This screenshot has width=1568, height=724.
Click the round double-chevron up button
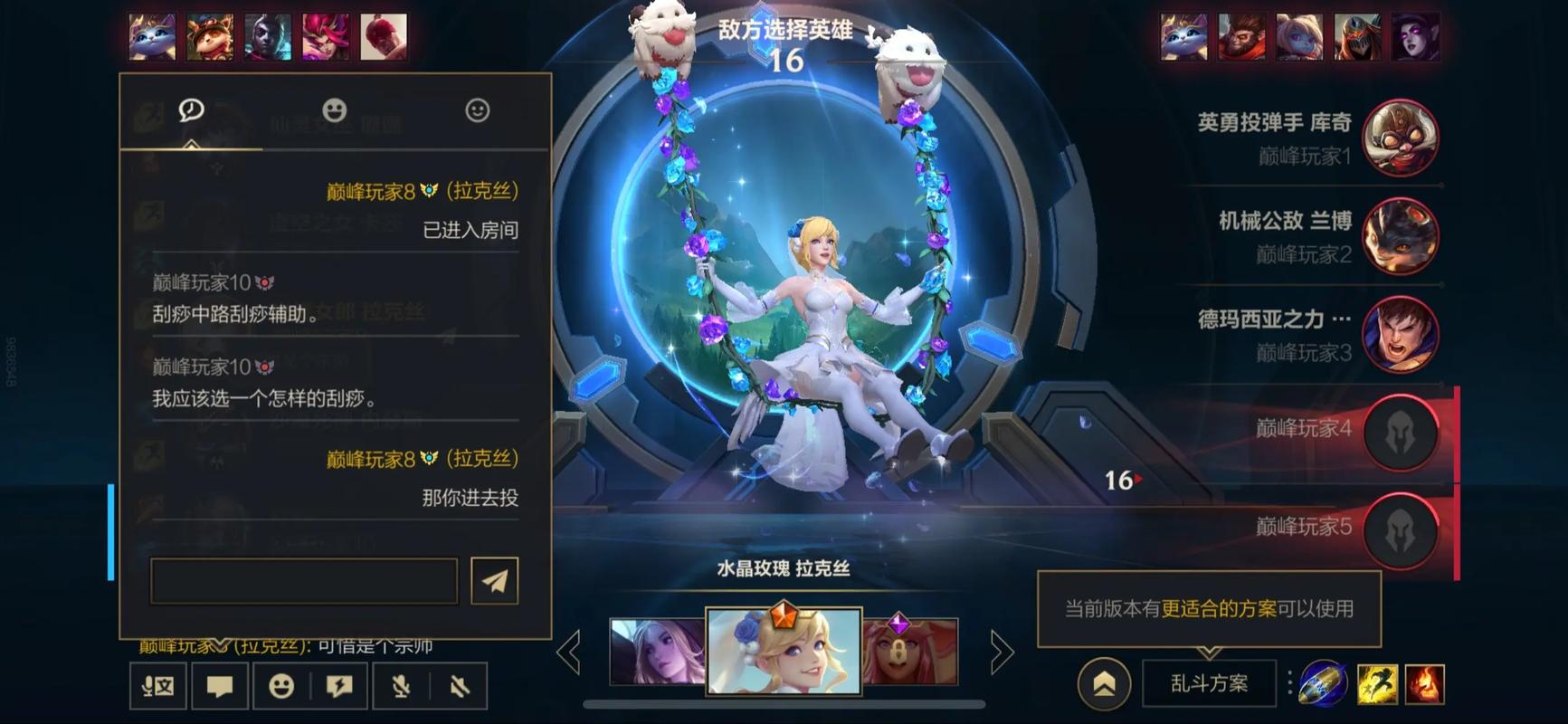[x=1104, y=684]
